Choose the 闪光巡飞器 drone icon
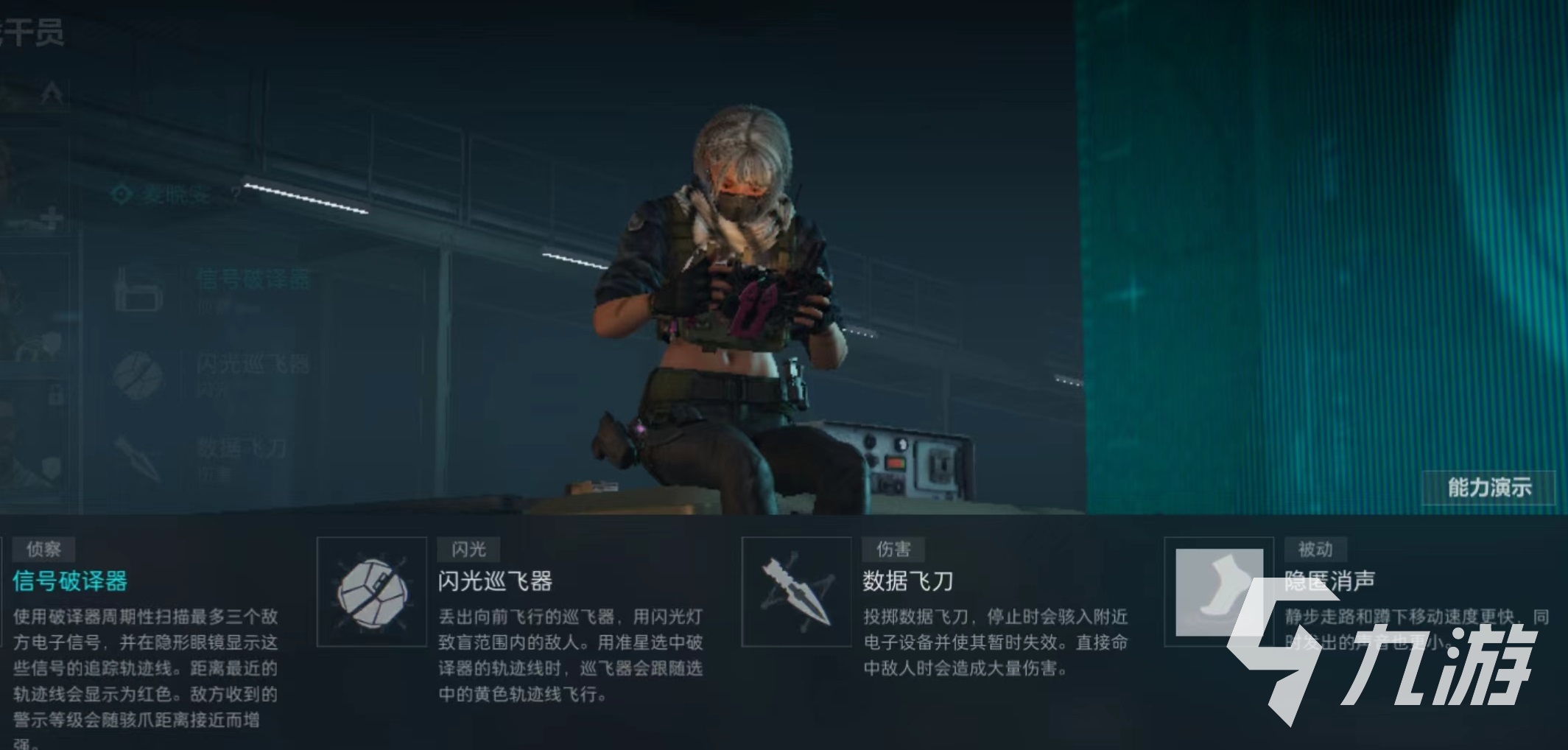Screen dimensions: 1568x750 click(372, 592)
